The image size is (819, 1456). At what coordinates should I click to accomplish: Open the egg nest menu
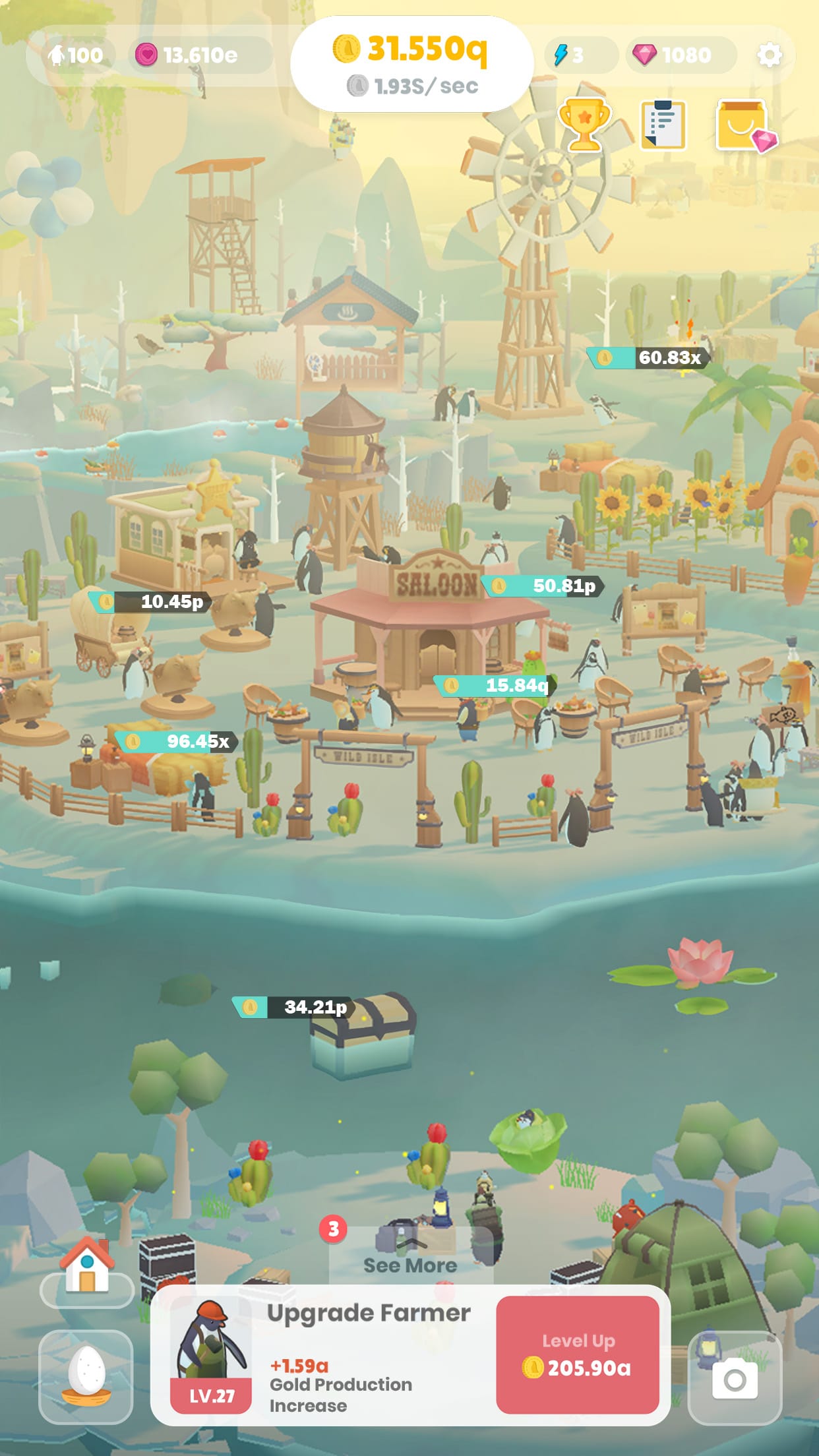(x=86, y=1377)
